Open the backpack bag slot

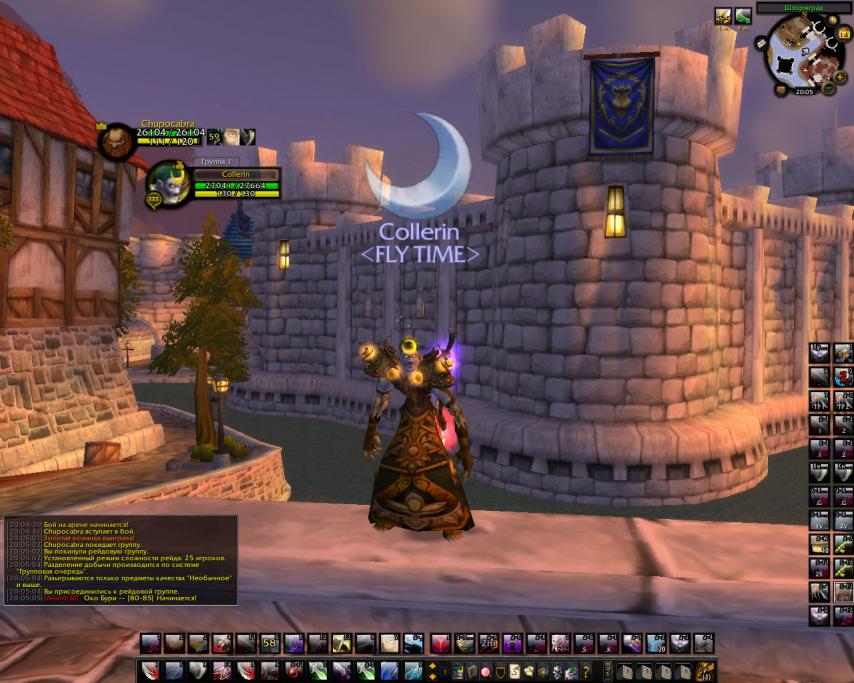[x=706, y=671]
